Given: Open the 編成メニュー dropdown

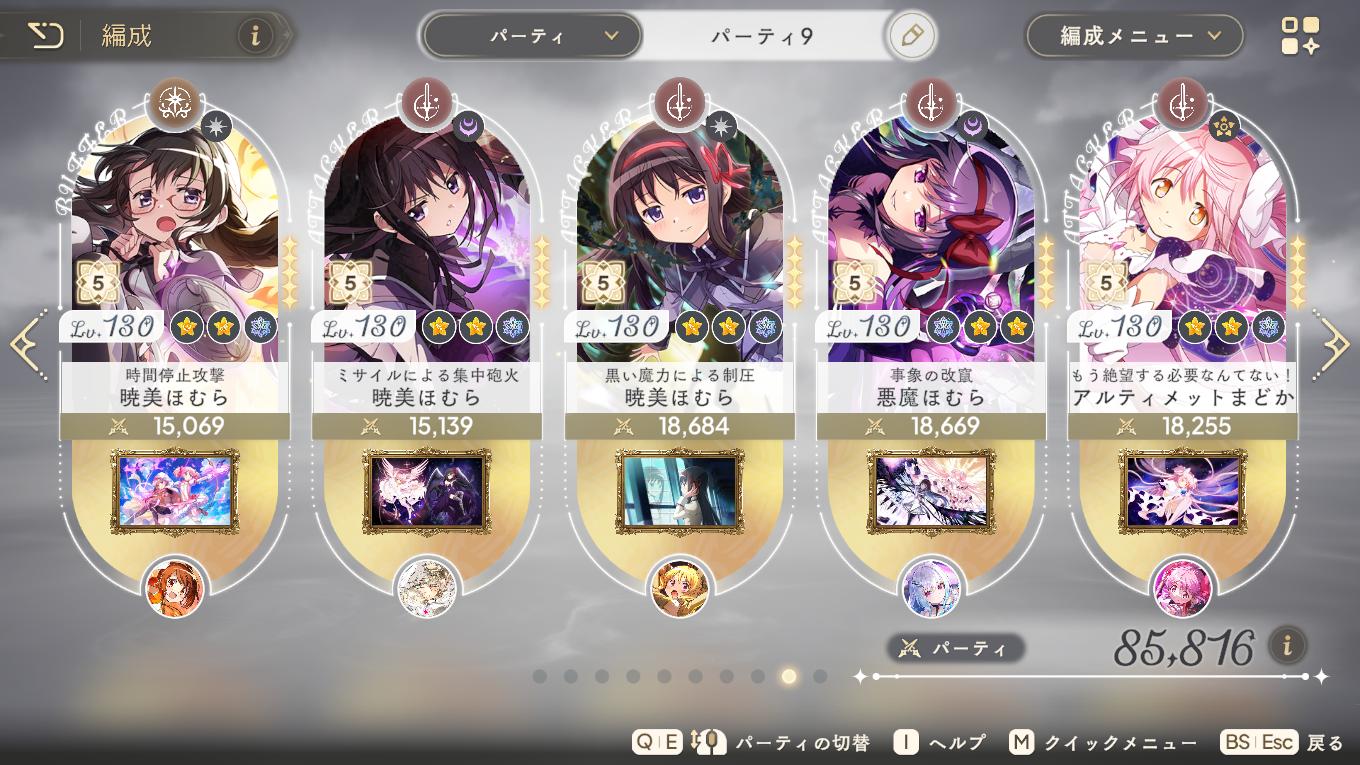Looking at the screenshot, I should 1133,34.
